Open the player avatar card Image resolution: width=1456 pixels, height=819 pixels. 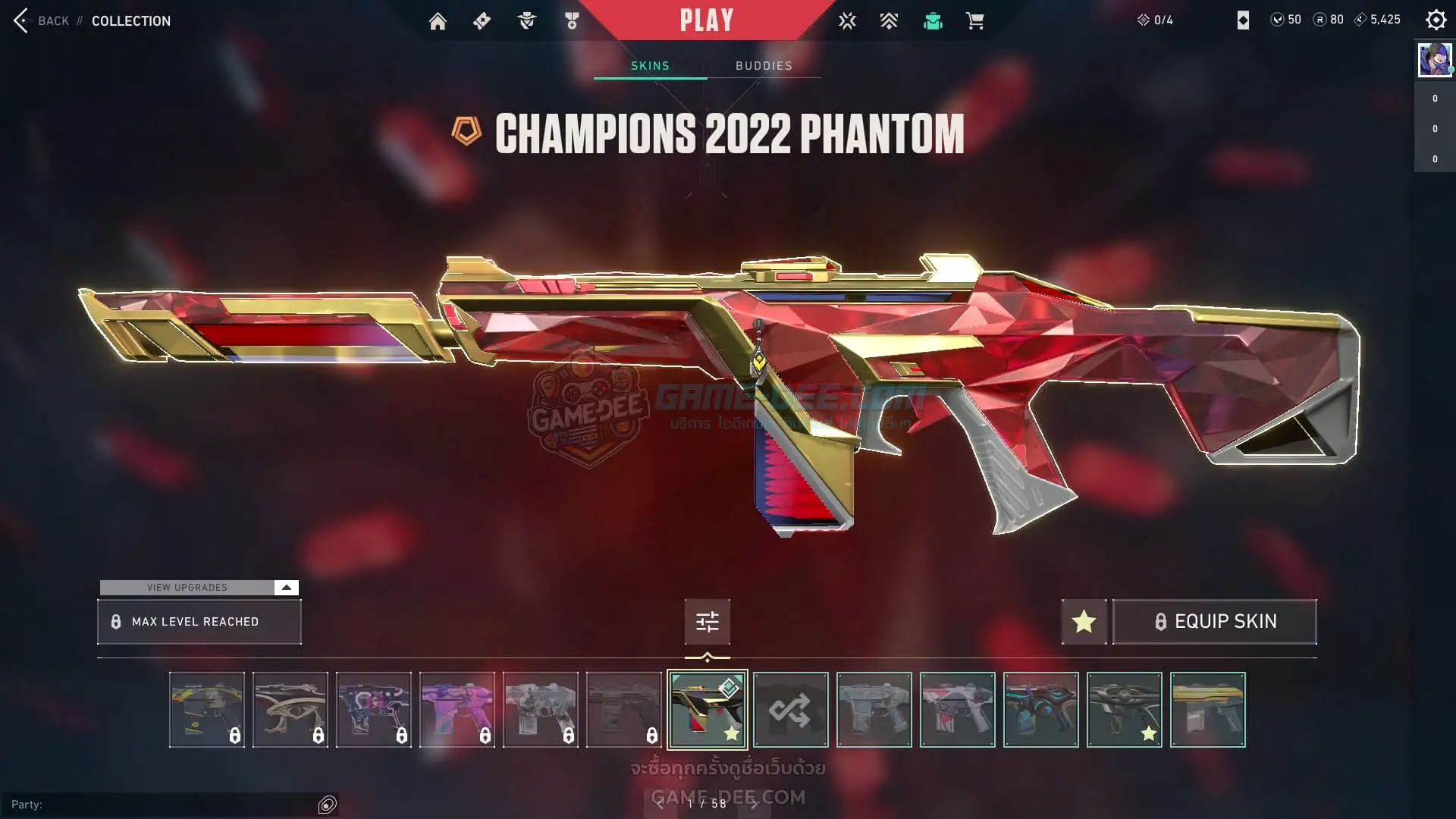[x=1435, y=59]
